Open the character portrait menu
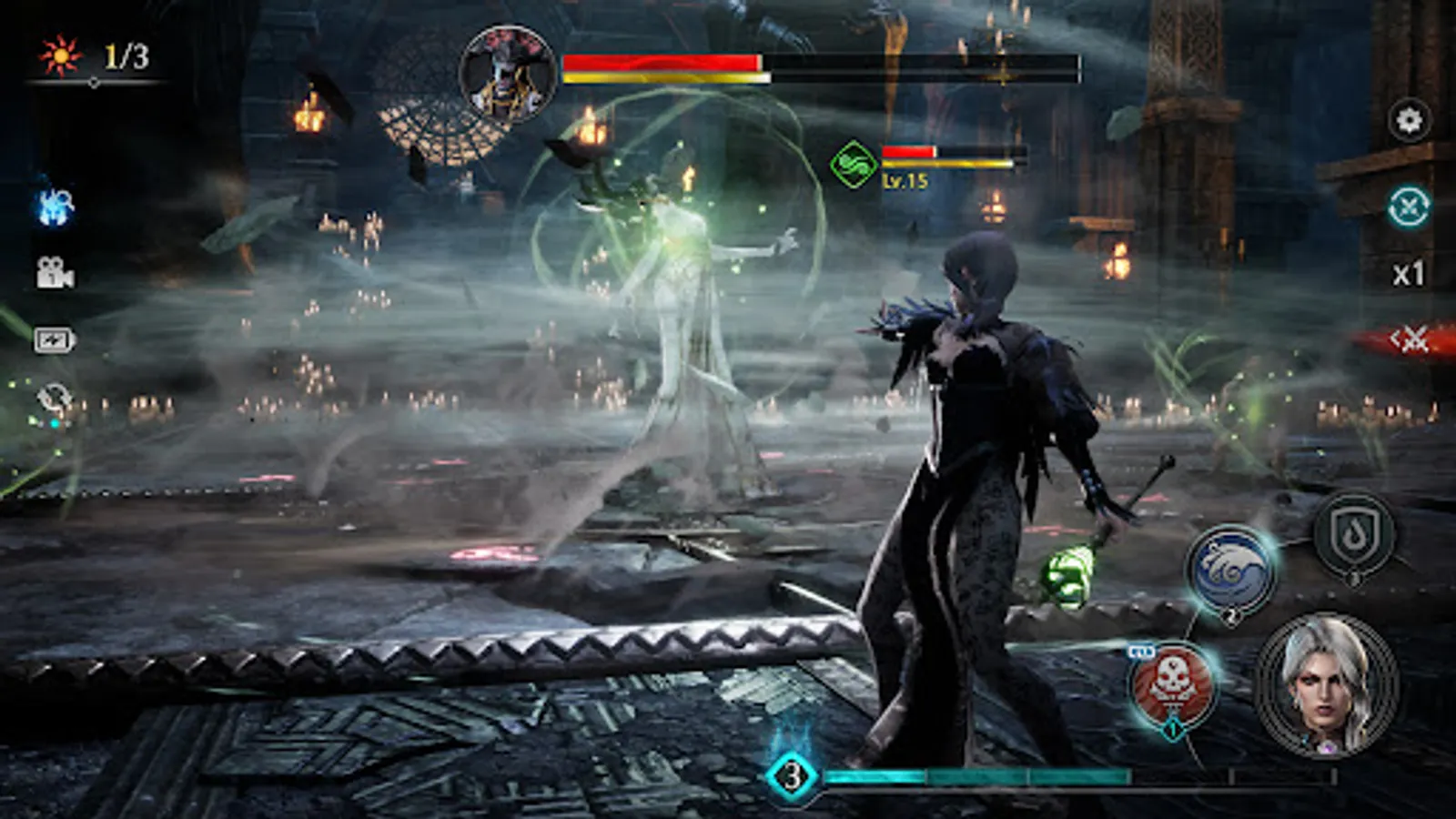 1324,687
